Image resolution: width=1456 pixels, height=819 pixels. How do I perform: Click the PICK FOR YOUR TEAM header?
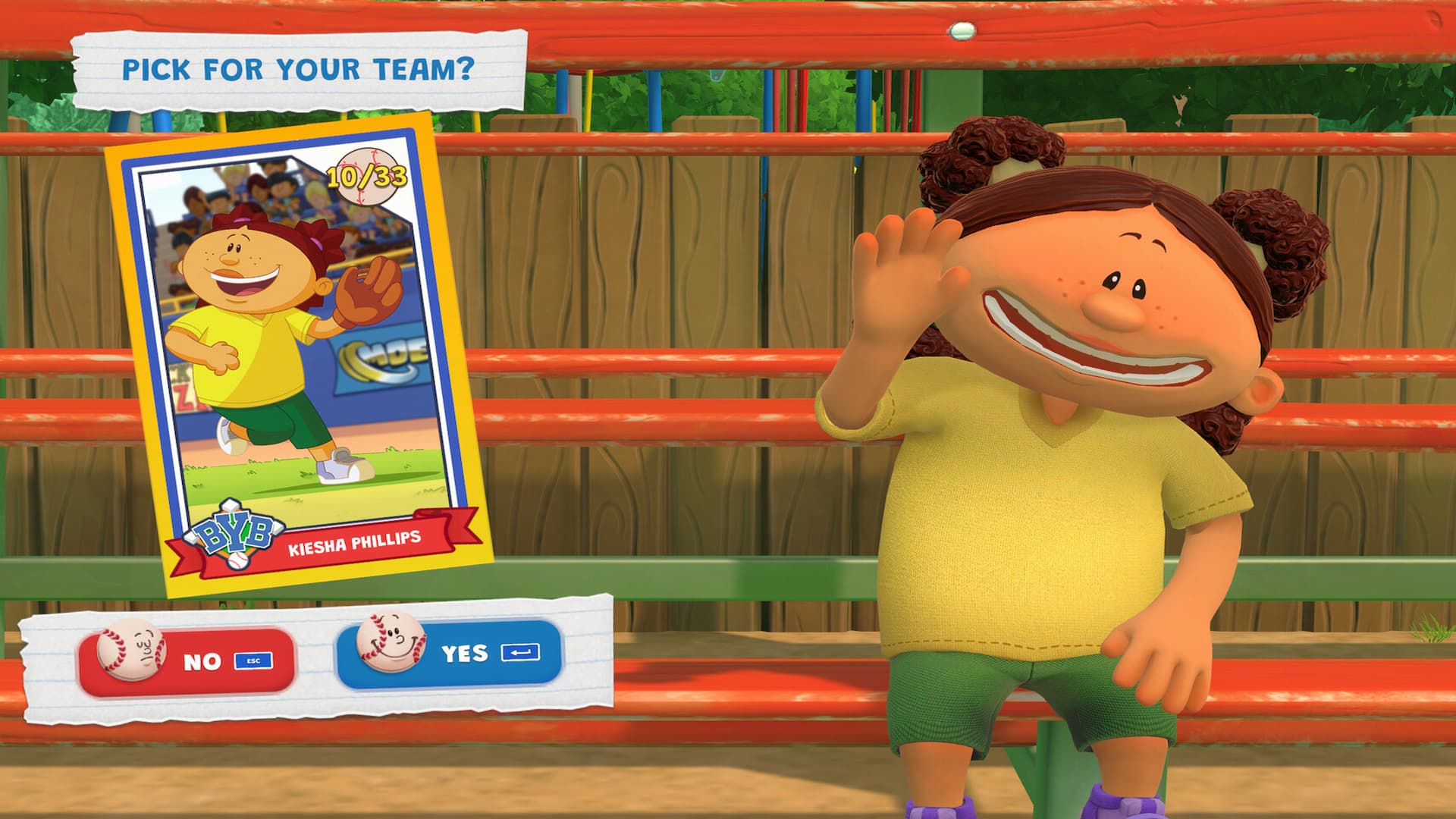tap(300, 67)
